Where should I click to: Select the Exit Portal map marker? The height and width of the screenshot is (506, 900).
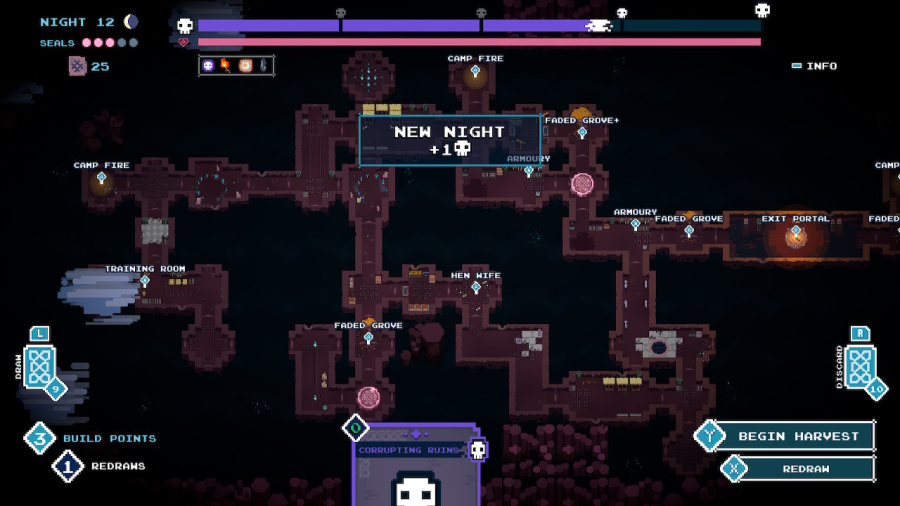(x=796, y=231)
